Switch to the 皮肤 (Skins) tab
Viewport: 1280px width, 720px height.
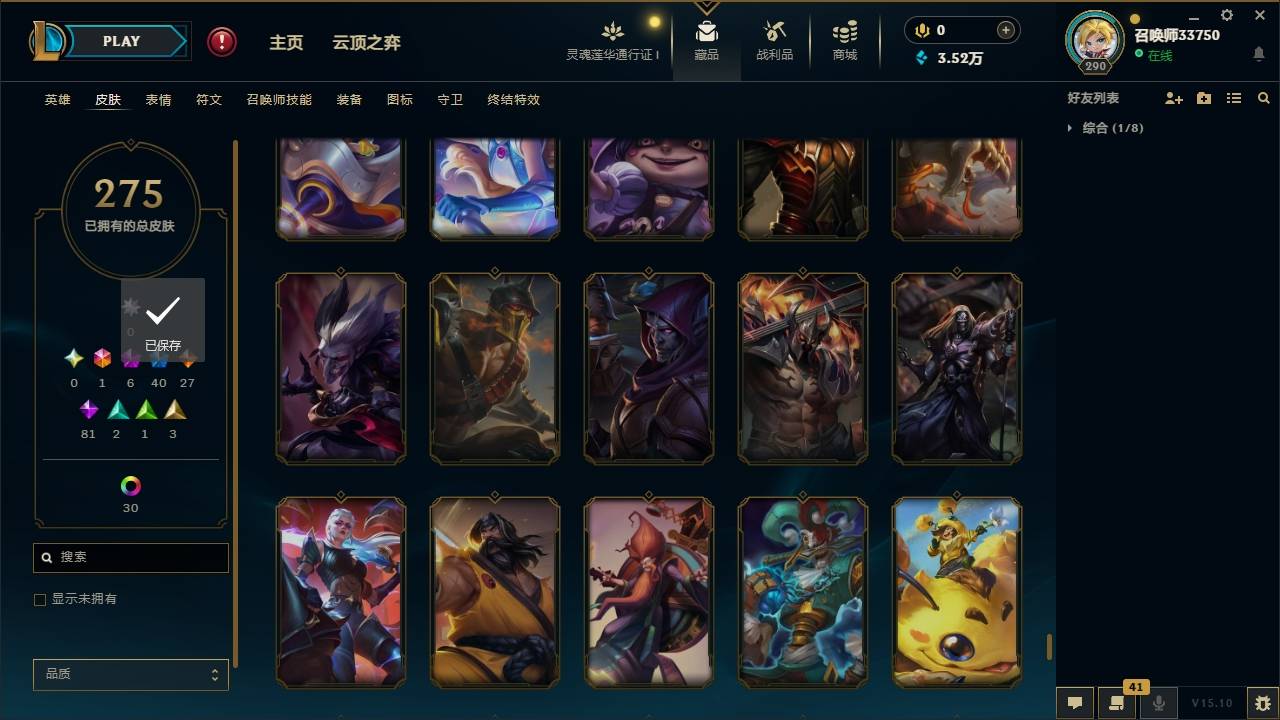pyautogui.click(x=108, y=99)
